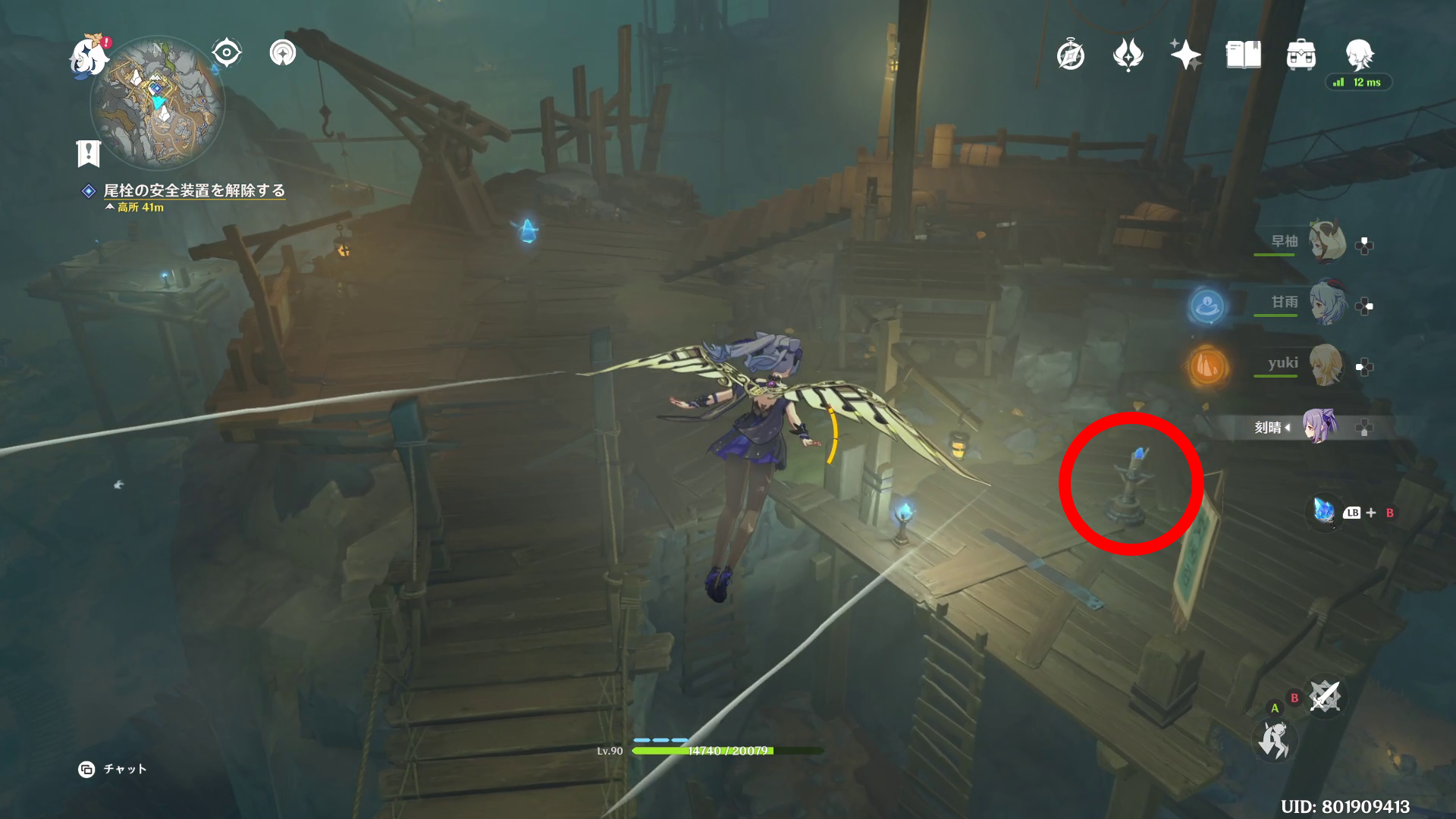1456x819 pixels.
Task: Switch to party member 甘雨
Action: pos(1326,304)
